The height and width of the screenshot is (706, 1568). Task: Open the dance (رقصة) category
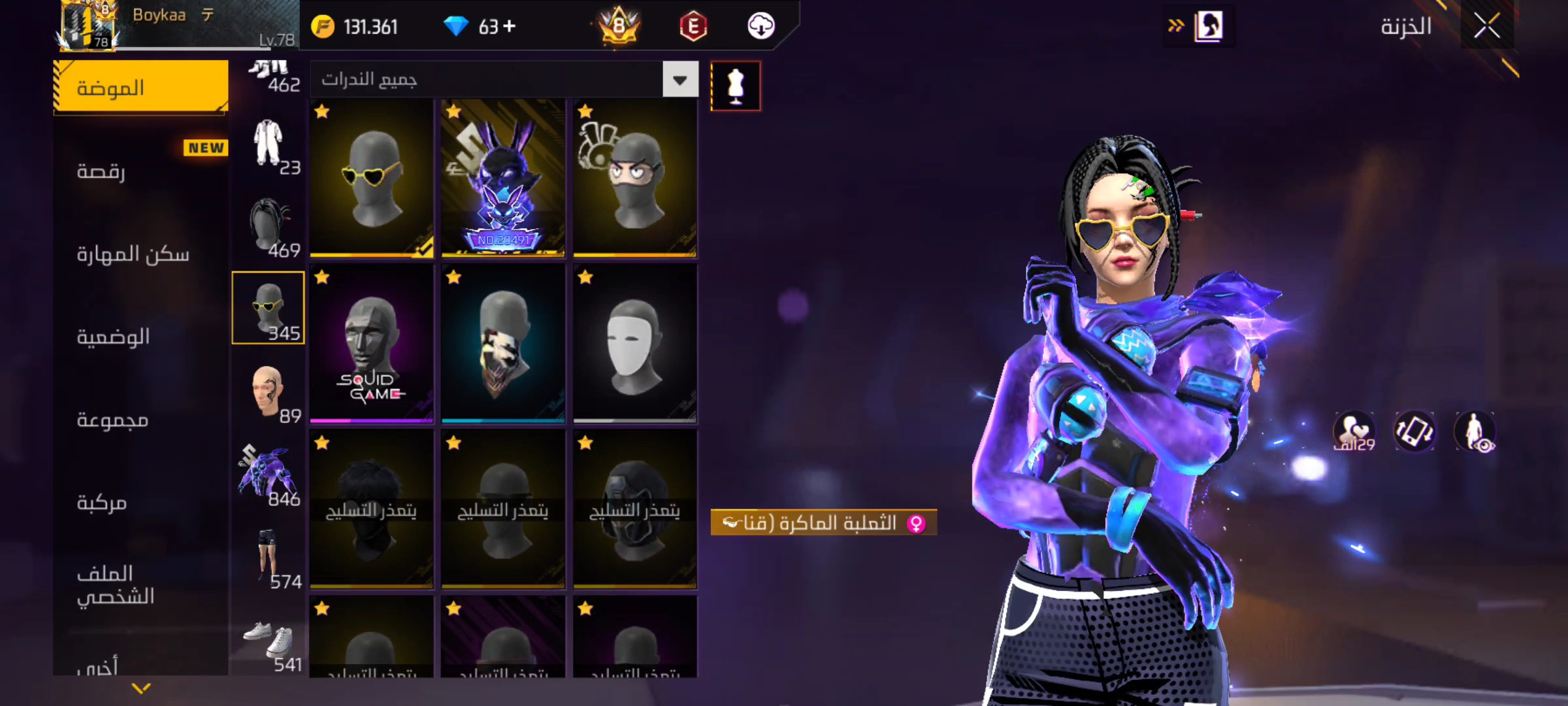coord(101,171)
